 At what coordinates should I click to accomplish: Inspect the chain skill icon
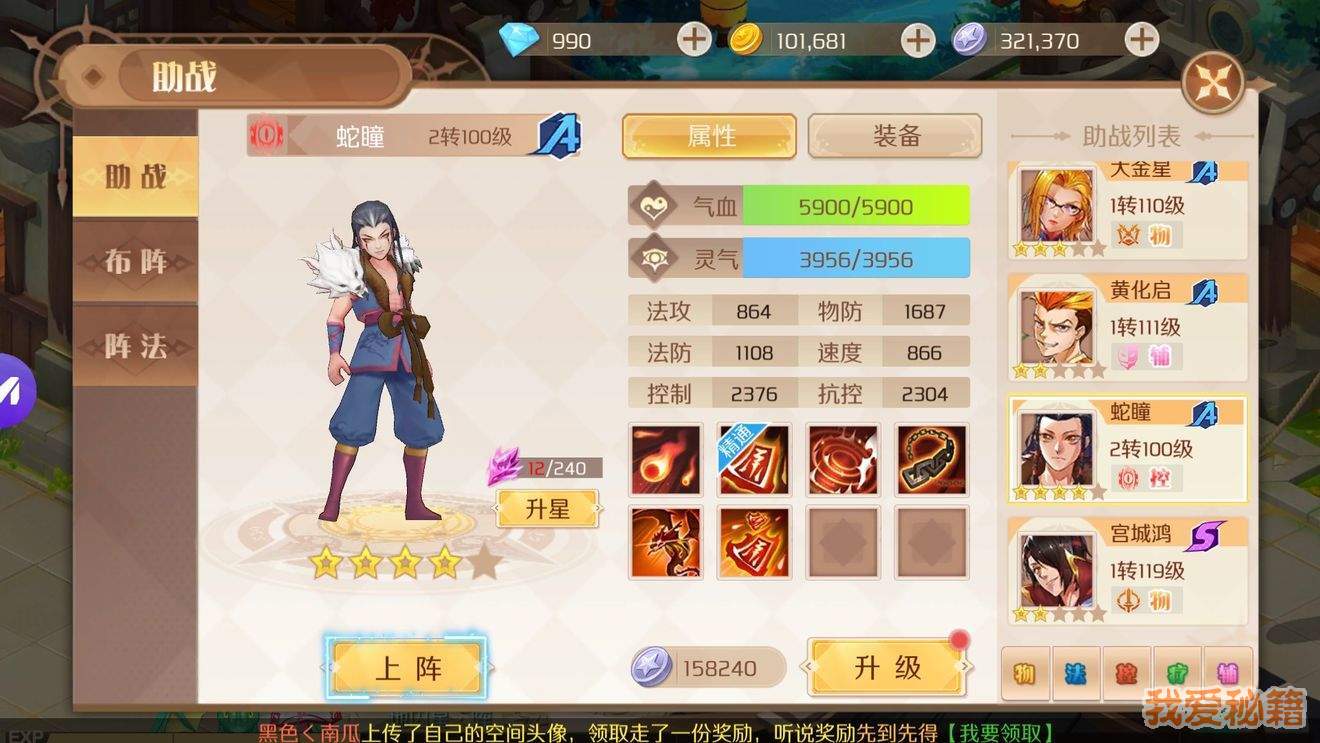click(932, 459)
